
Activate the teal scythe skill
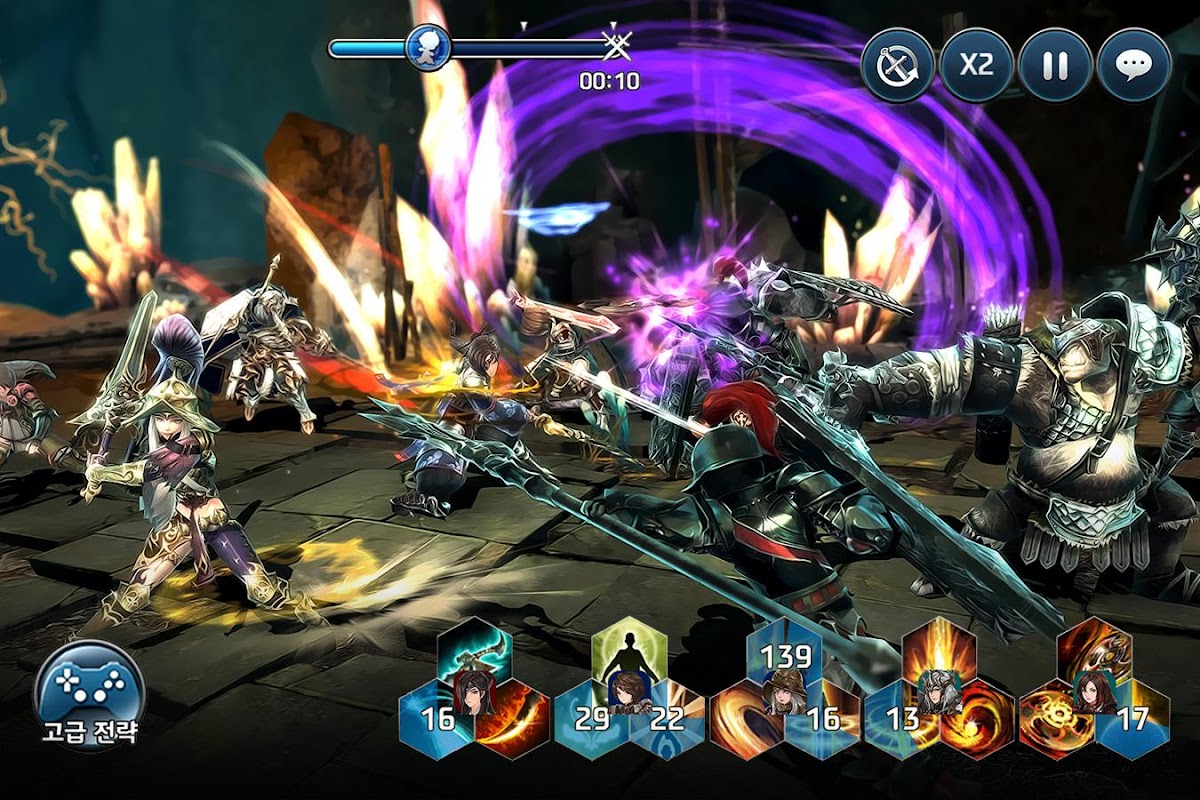[474, 652]
